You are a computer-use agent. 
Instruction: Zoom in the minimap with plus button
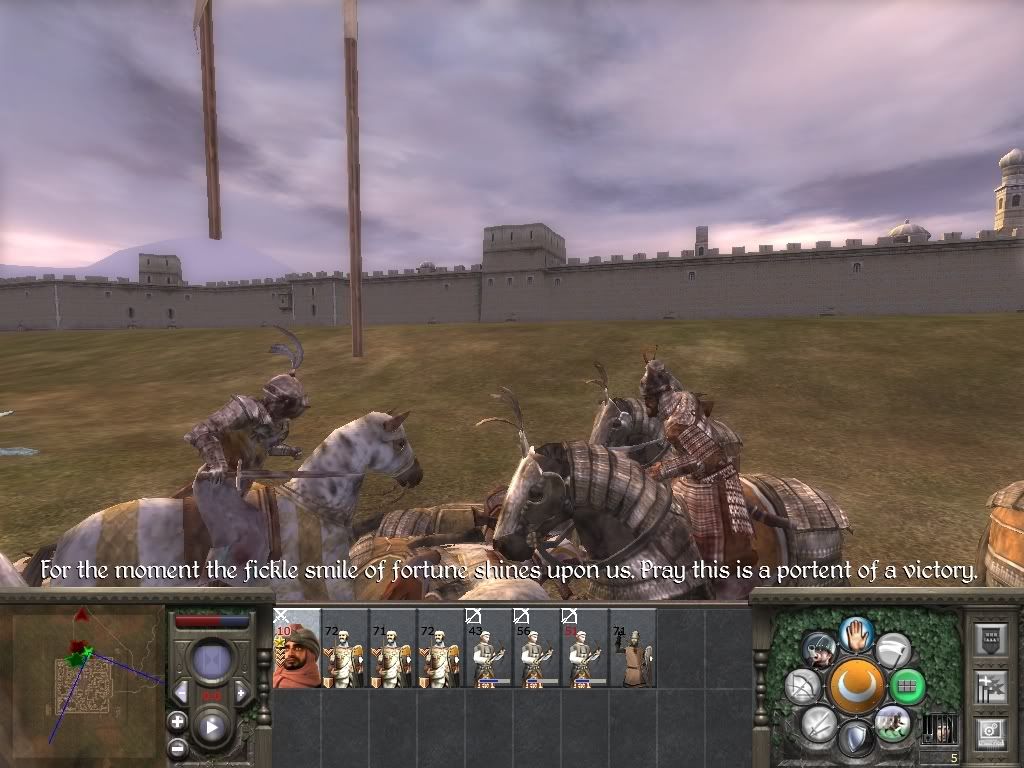(x=178, y=721)
